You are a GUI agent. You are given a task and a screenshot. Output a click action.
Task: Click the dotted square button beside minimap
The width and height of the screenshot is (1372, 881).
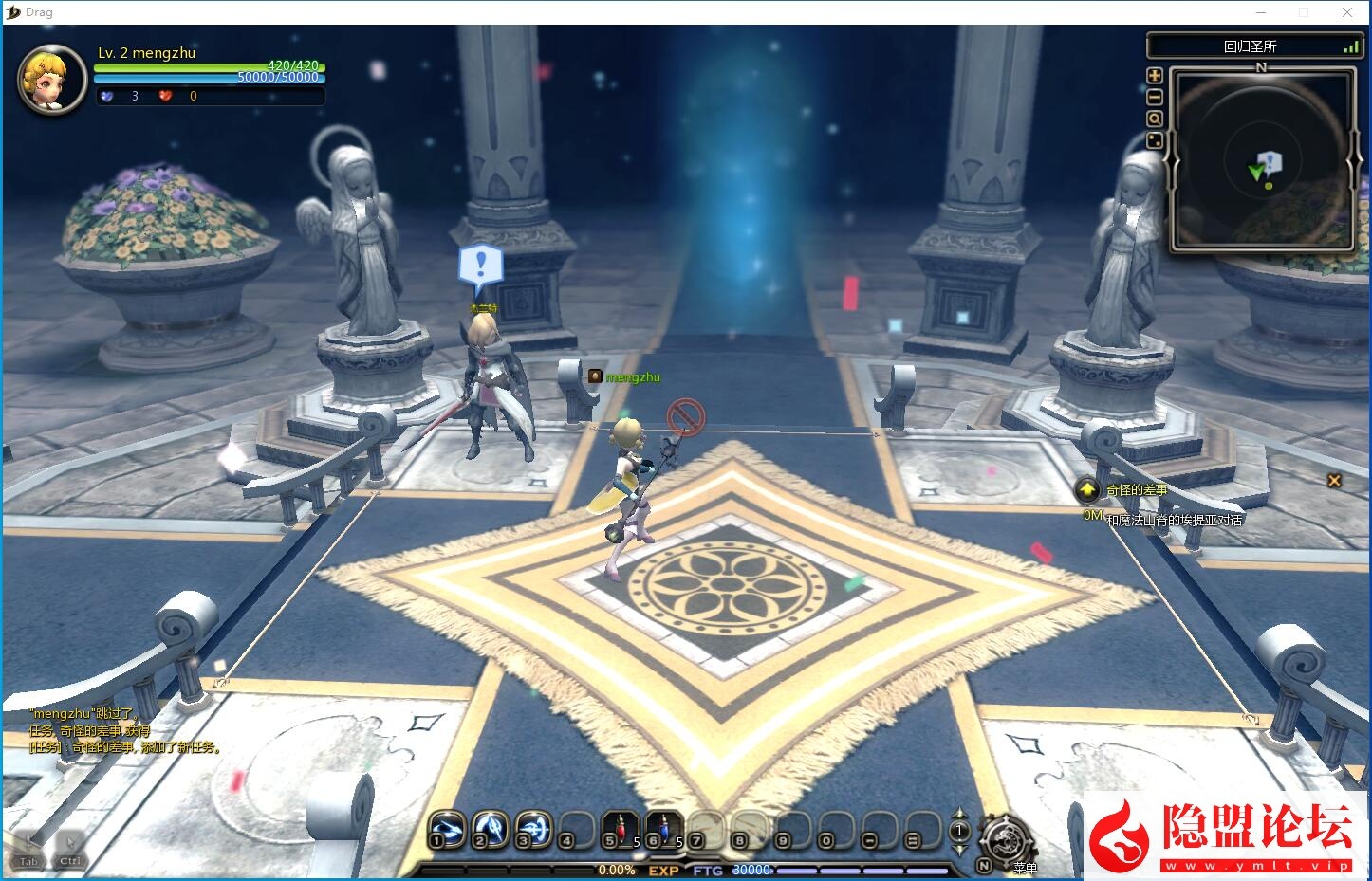(1155, 140)
